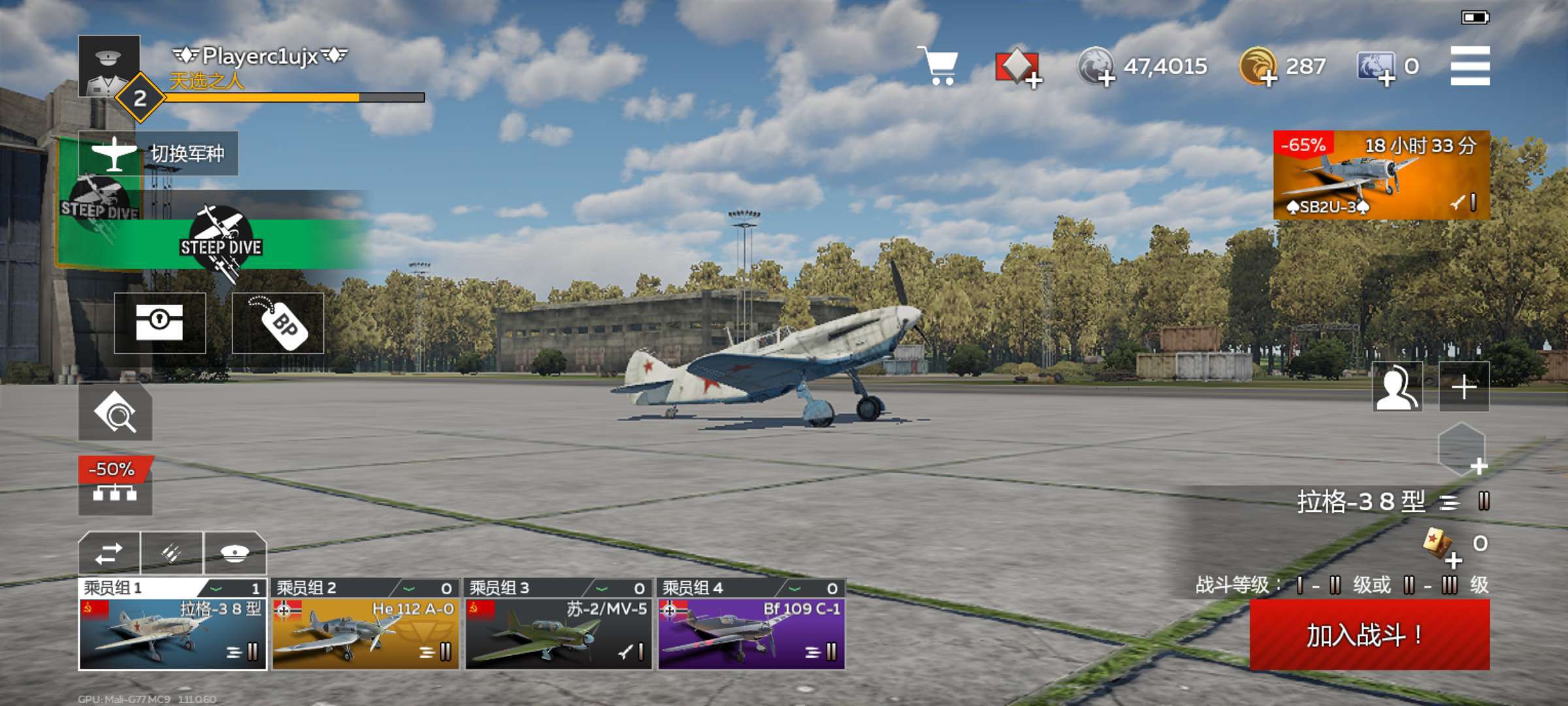Image resolution: width=1568 pixels, height=706 pixels.
Task: Open the magnifier inspect button
Action: point(115,412)
